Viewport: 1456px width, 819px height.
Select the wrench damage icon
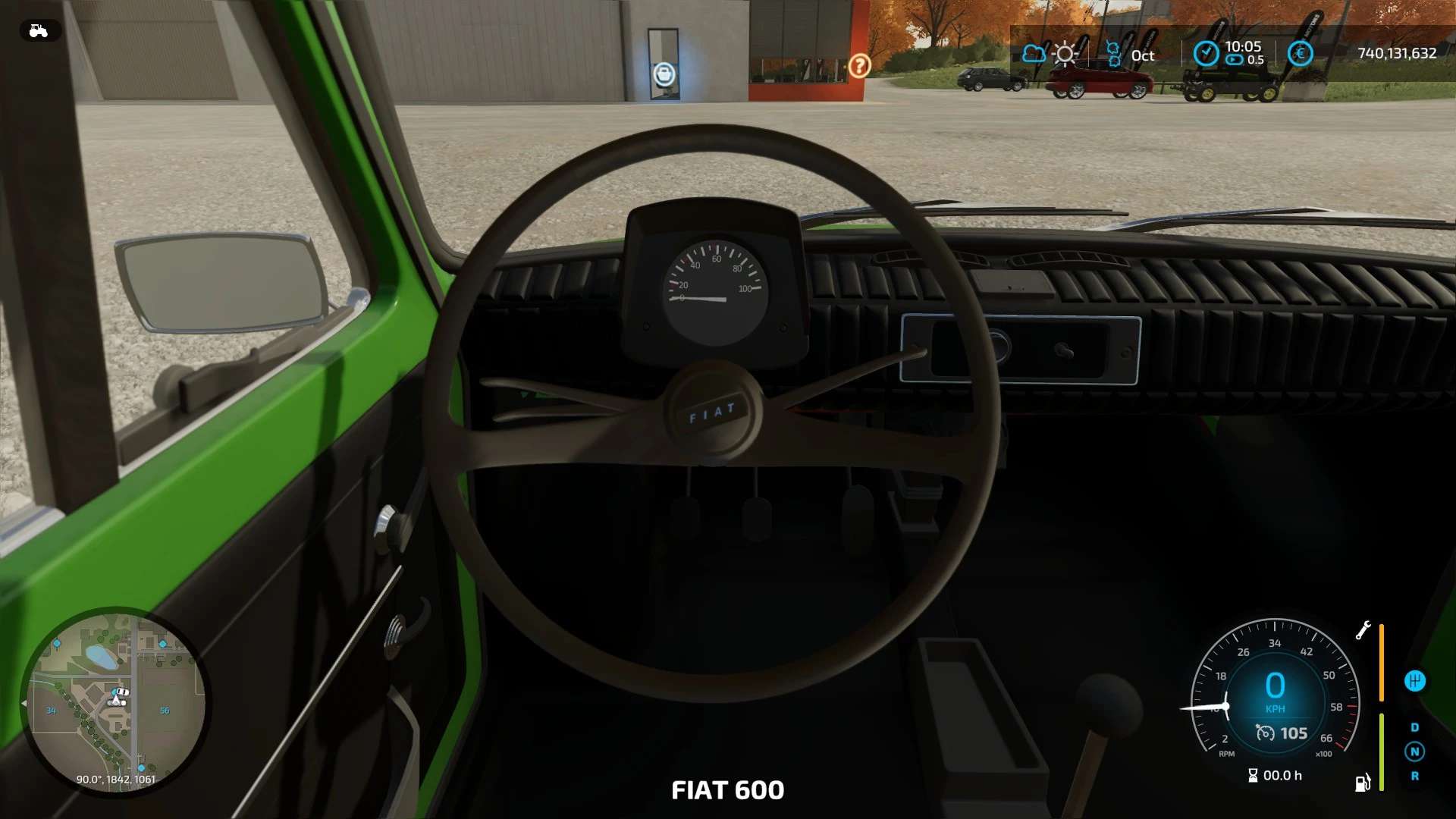coord(1363,630)
